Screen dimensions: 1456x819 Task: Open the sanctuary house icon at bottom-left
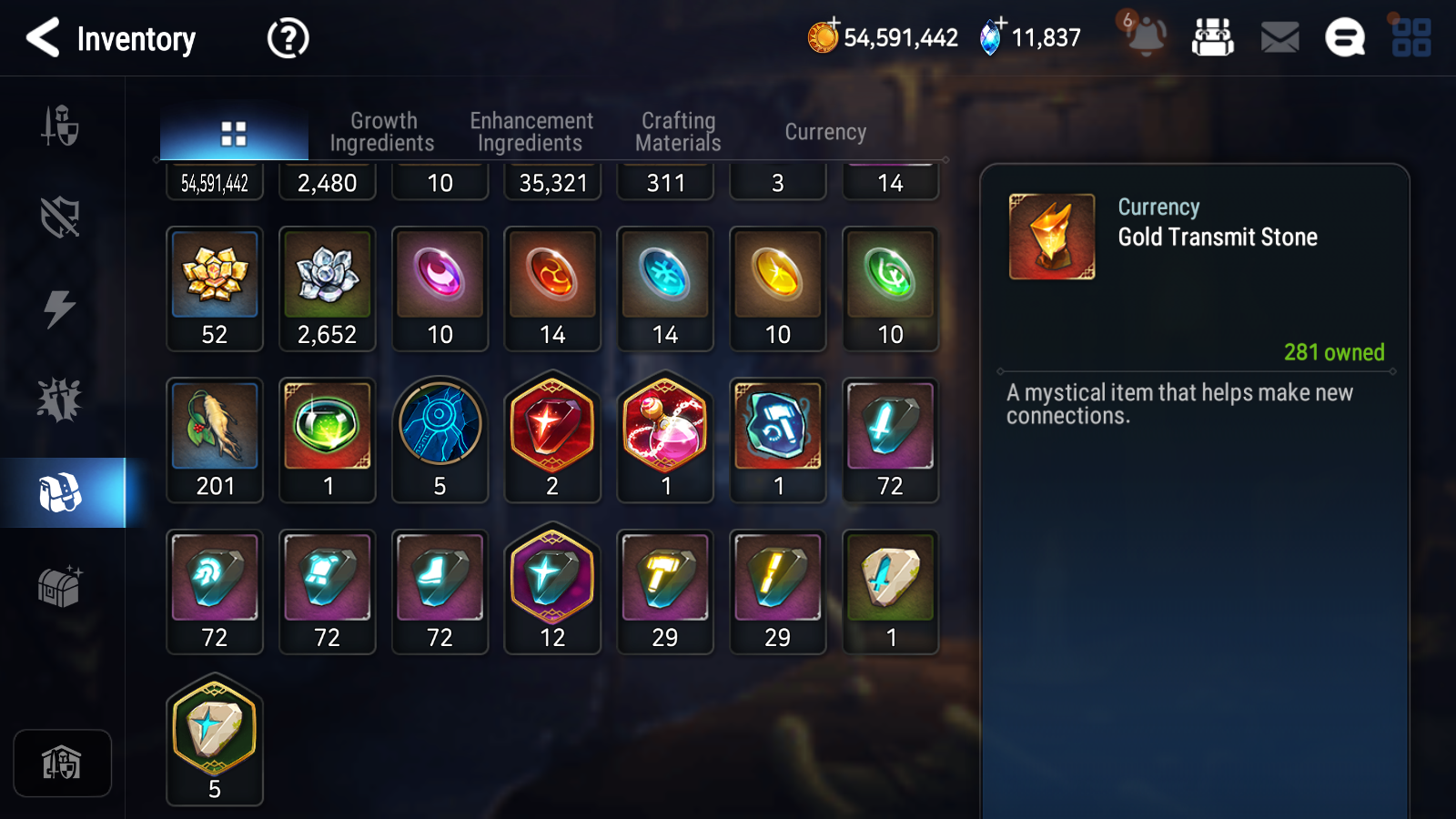[62, 763]
